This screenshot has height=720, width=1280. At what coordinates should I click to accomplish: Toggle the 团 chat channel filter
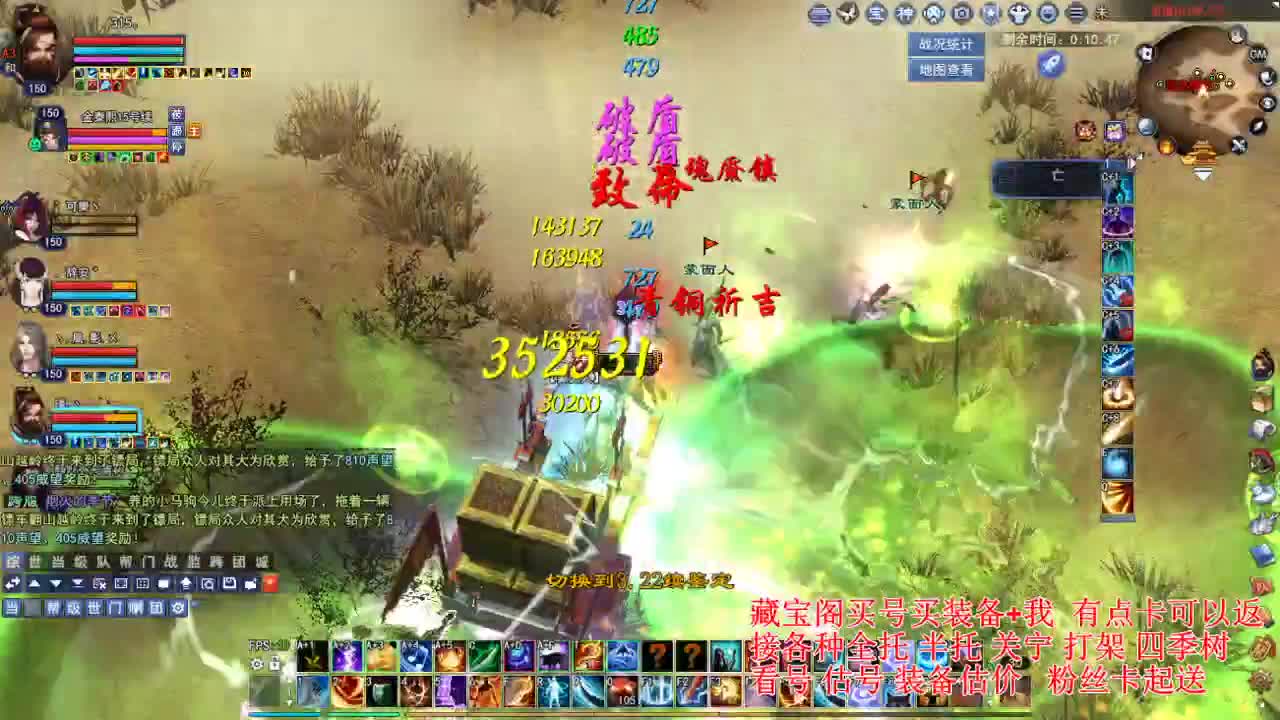(x=155, y=608)
